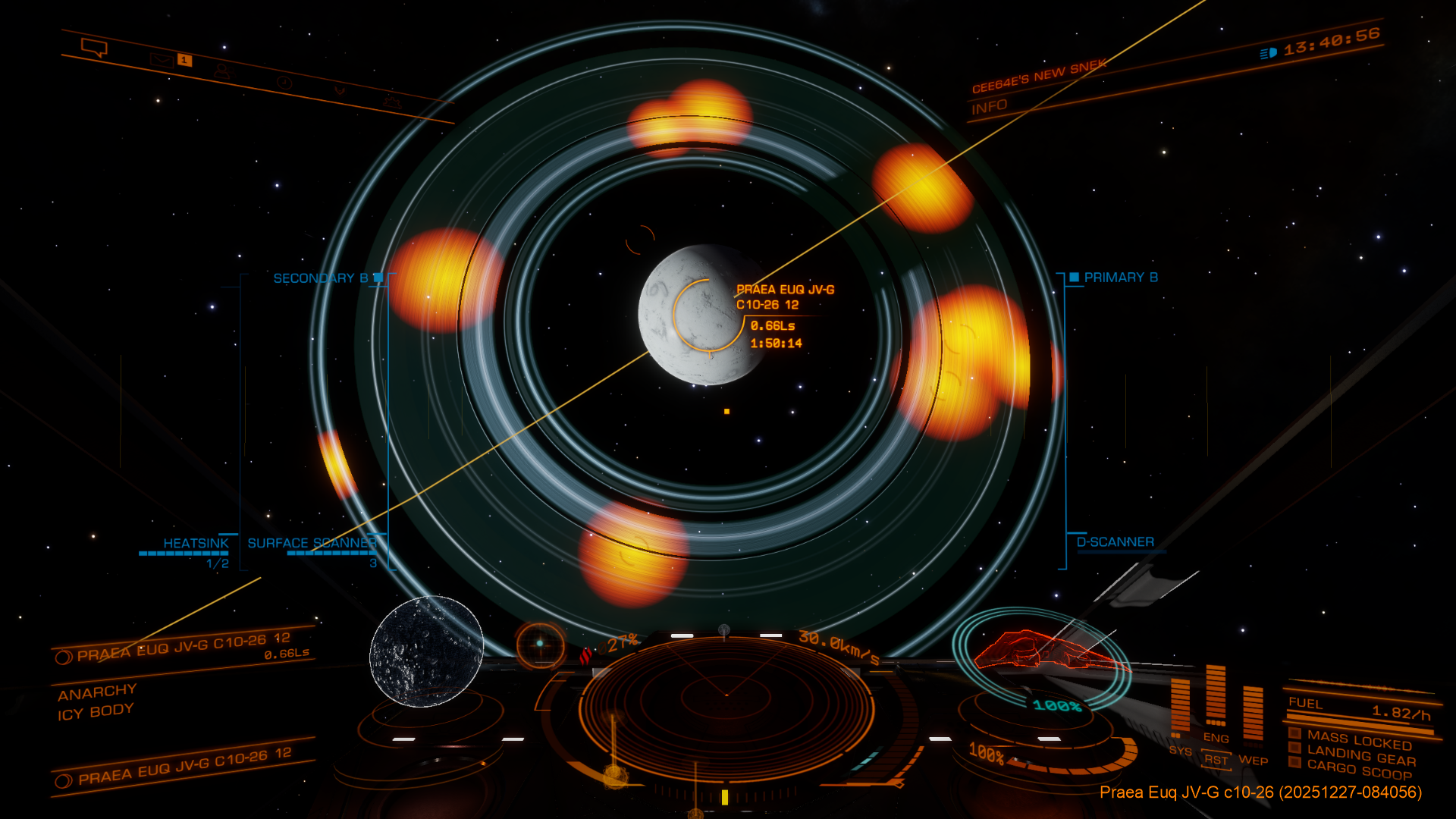Open the inbox envelope with one message
The image size is (1456, 819).
[162, 60]
